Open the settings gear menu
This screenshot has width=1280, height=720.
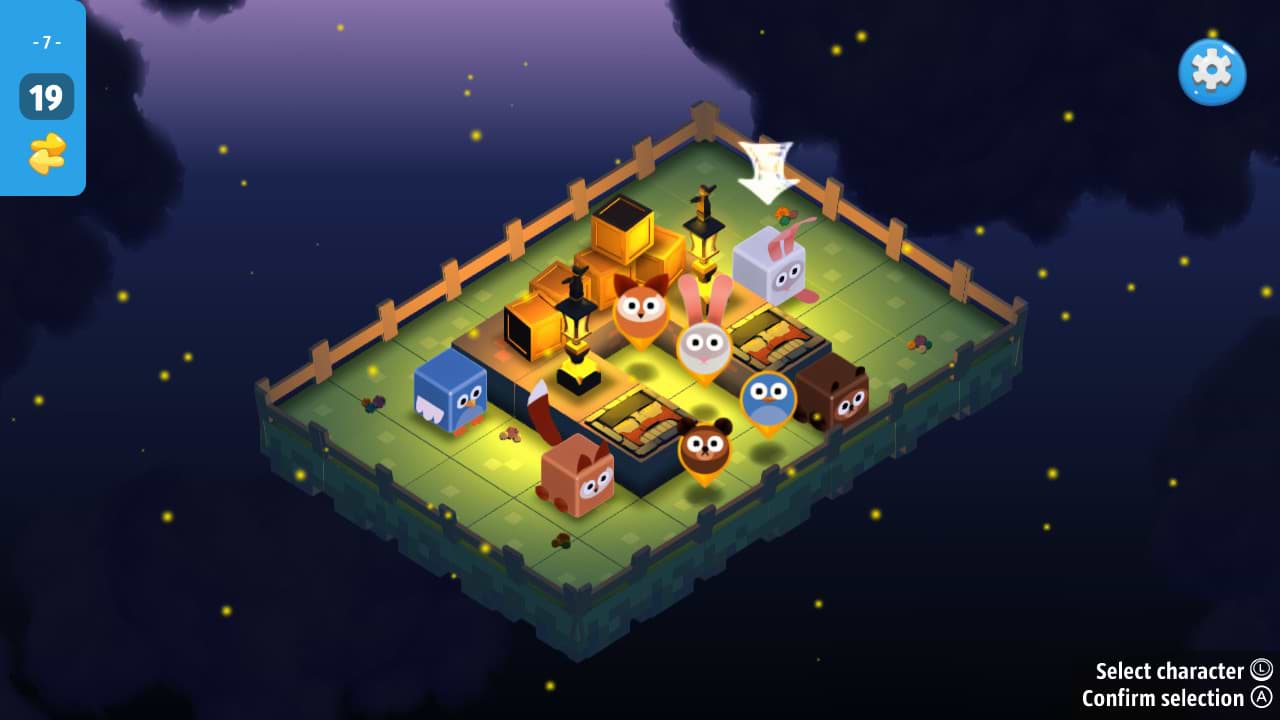1211,71
